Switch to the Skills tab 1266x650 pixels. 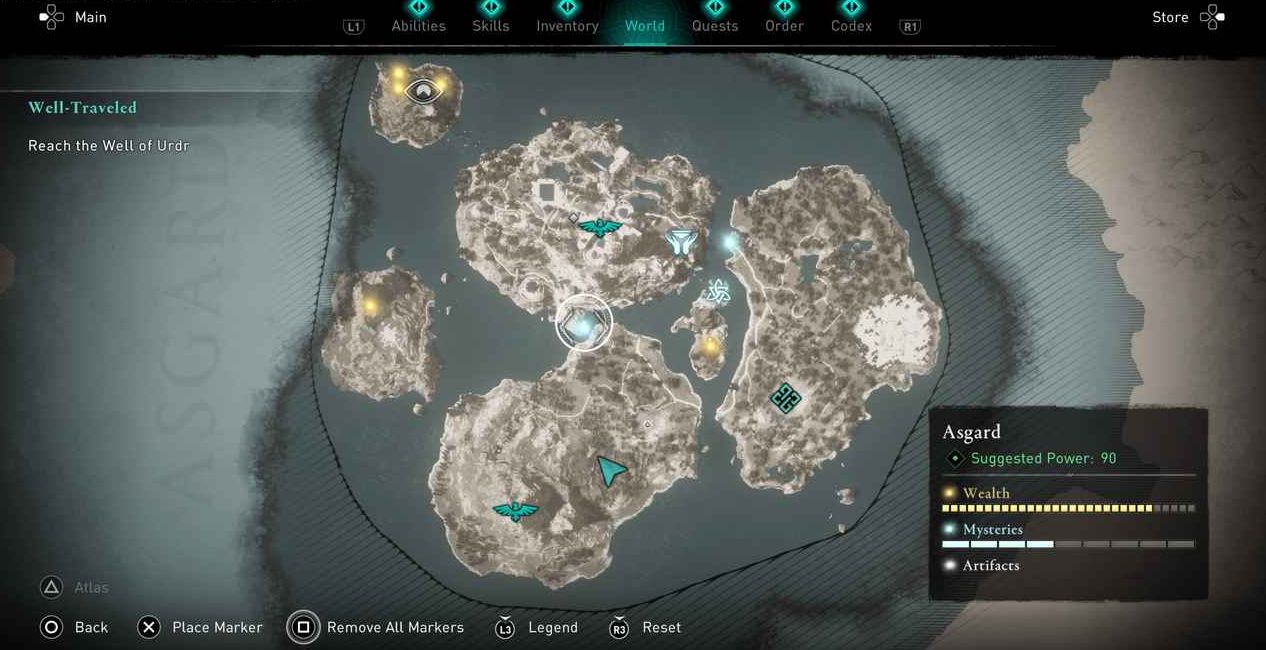pos(490,26)
